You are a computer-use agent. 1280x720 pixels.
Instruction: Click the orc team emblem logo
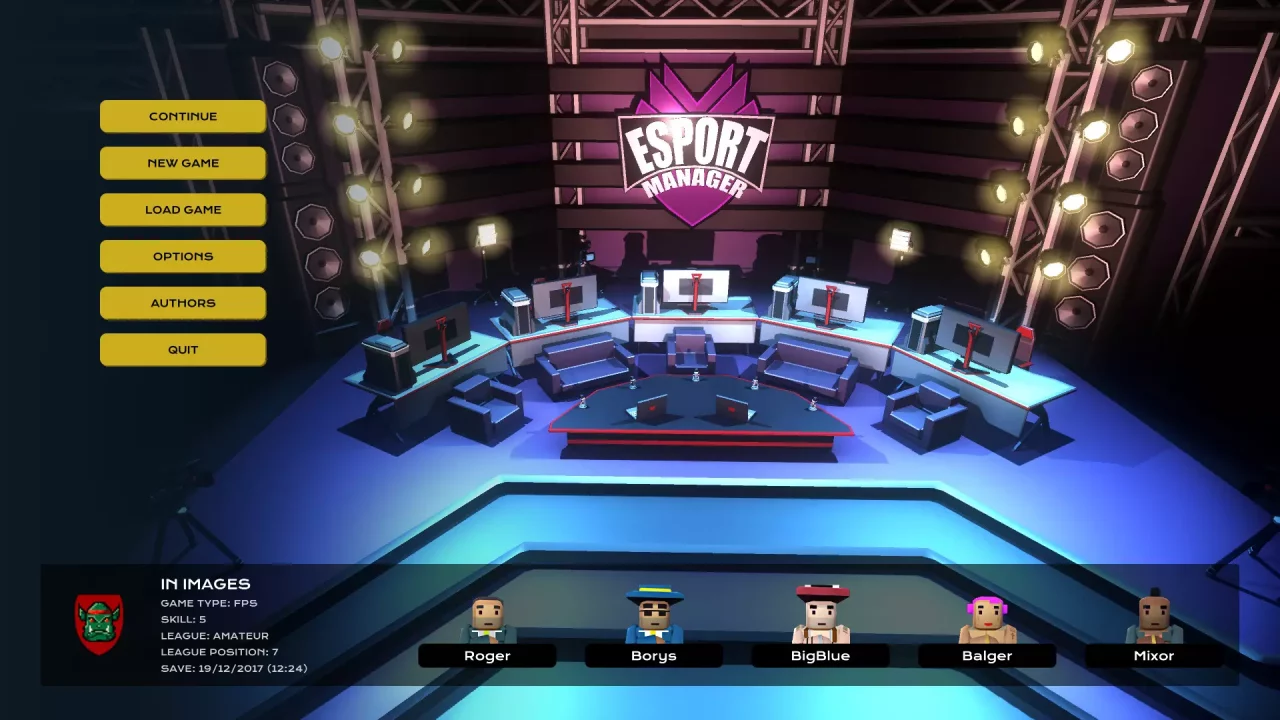99,625
